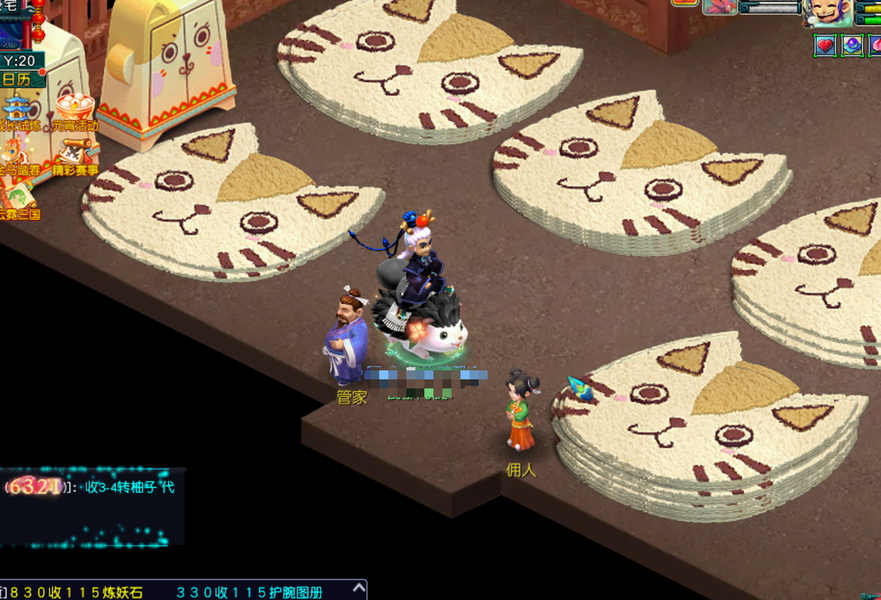Open the 精彩赛事 scroll icon
This screenshot has height=600, width=881.
pos(75,157)
